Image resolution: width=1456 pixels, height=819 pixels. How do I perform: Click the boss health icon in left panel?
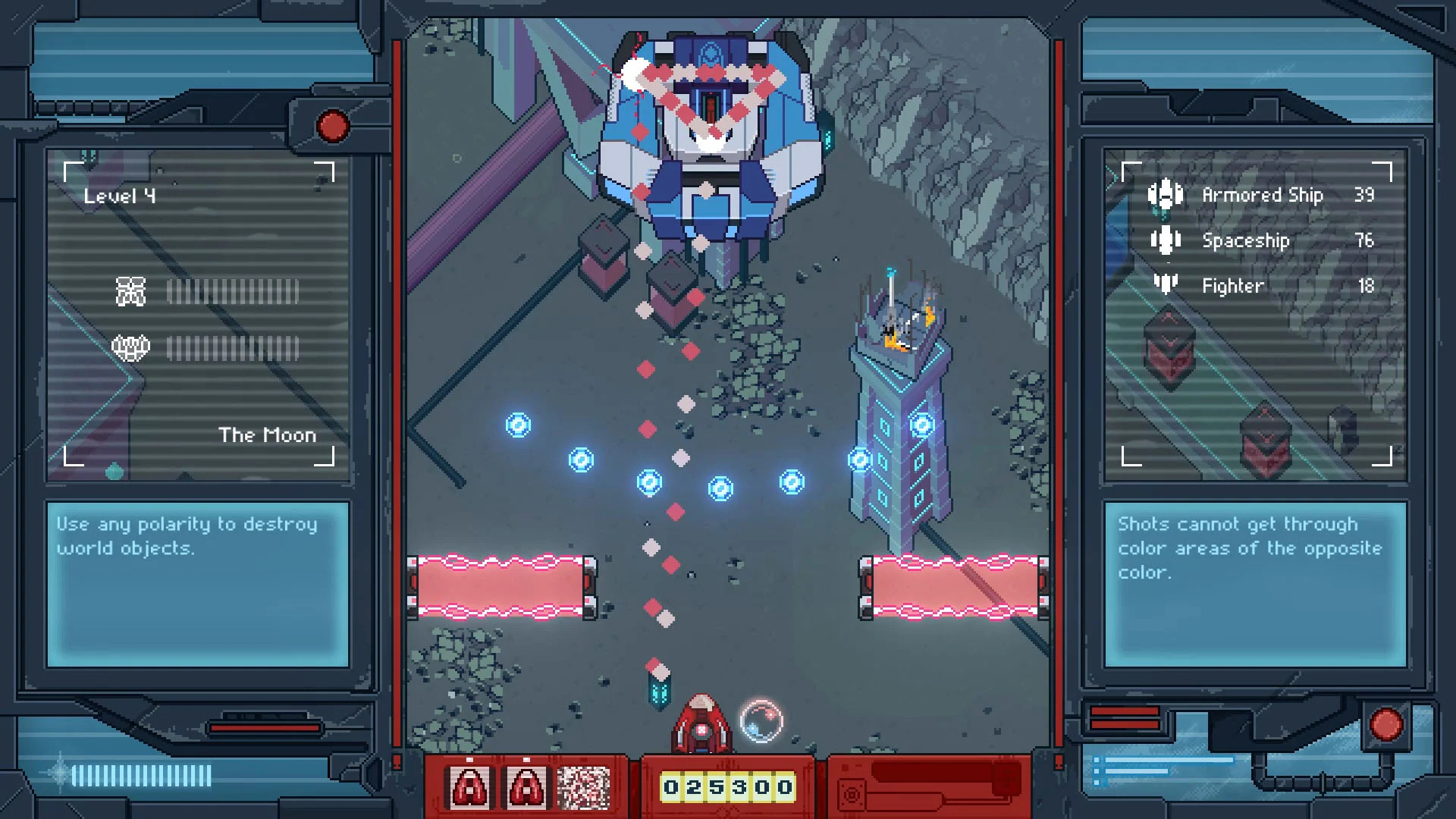click(130, 290)
